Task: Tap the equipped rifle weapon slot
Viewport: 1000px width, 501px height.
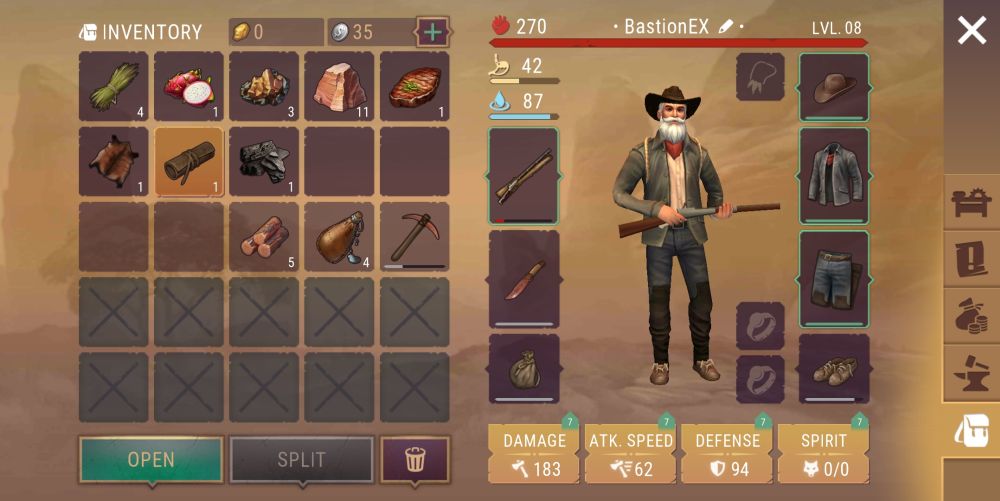Action: pos(524,175)
